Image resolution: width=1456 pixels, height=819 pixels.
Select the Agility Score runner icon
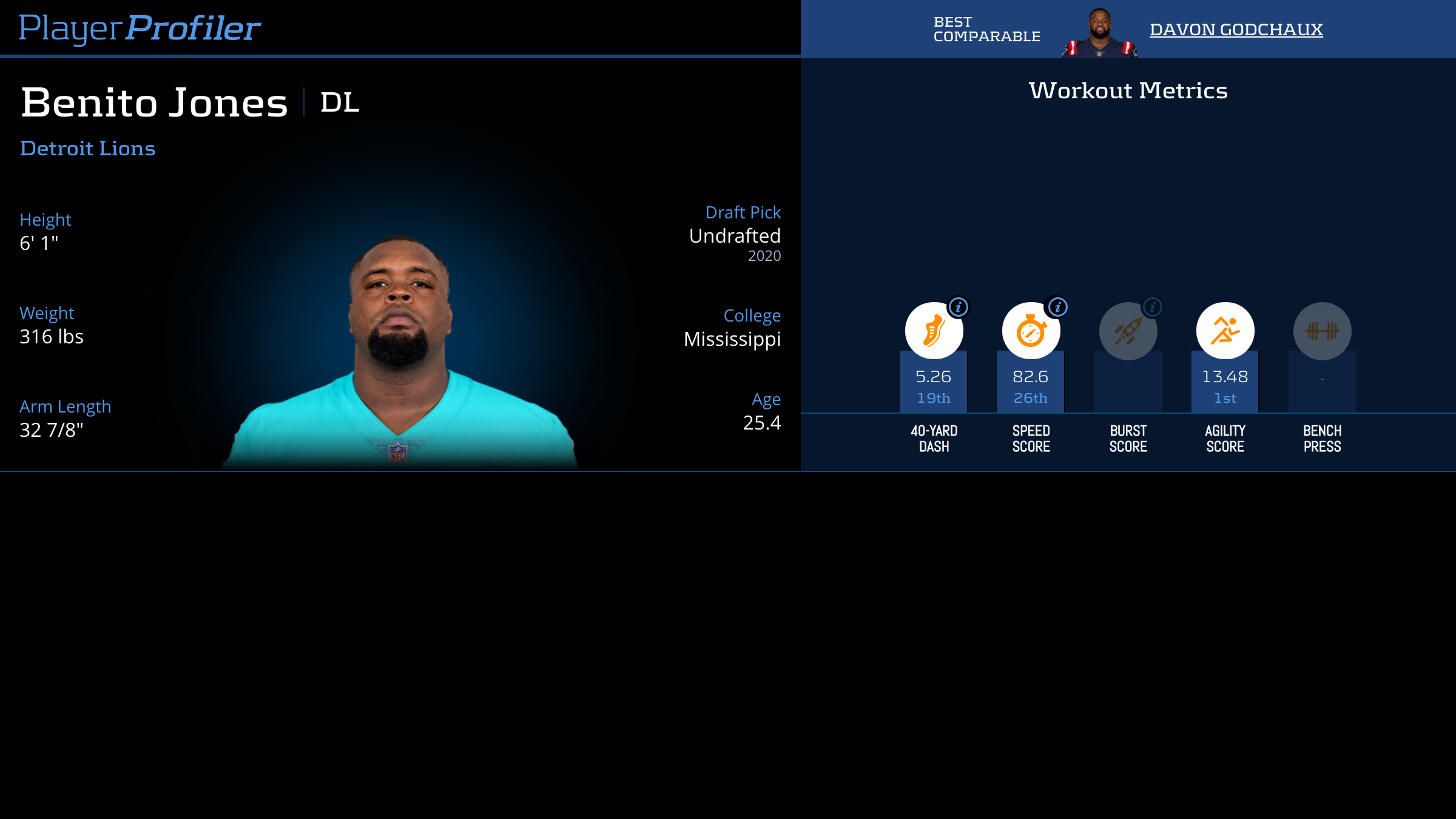(1225, 331)
